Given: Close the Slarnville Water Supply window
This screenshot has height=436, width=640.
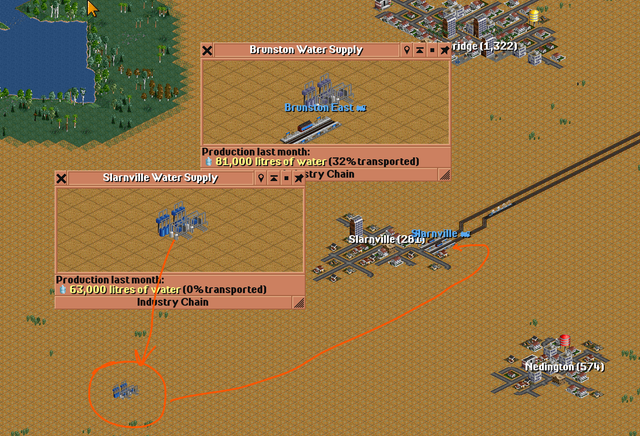Looking at the screenshot, I should pyautogui.click(x=62, y=178).
